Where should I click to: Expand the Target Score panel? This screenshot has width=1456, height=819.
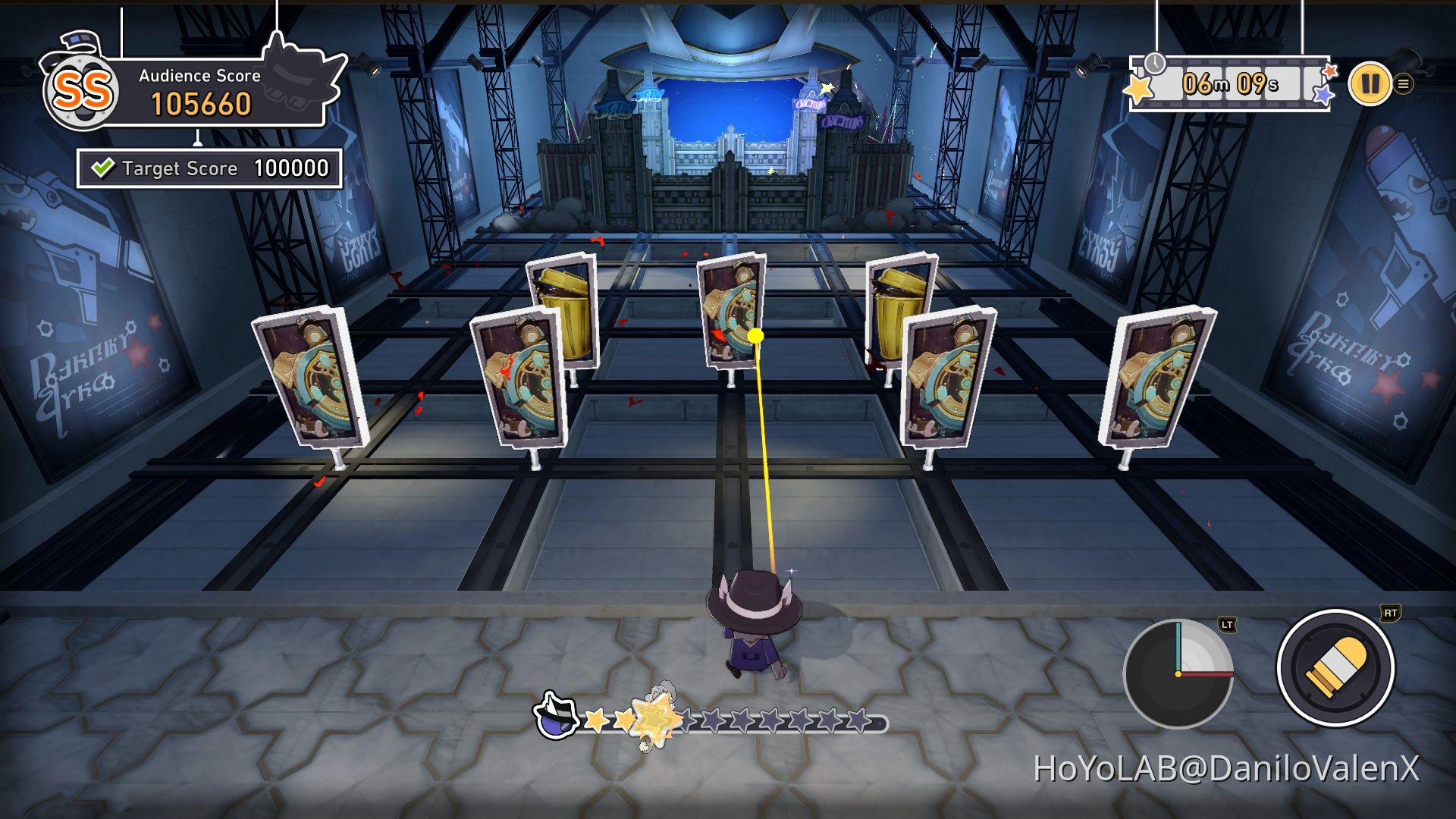(205, 168)
